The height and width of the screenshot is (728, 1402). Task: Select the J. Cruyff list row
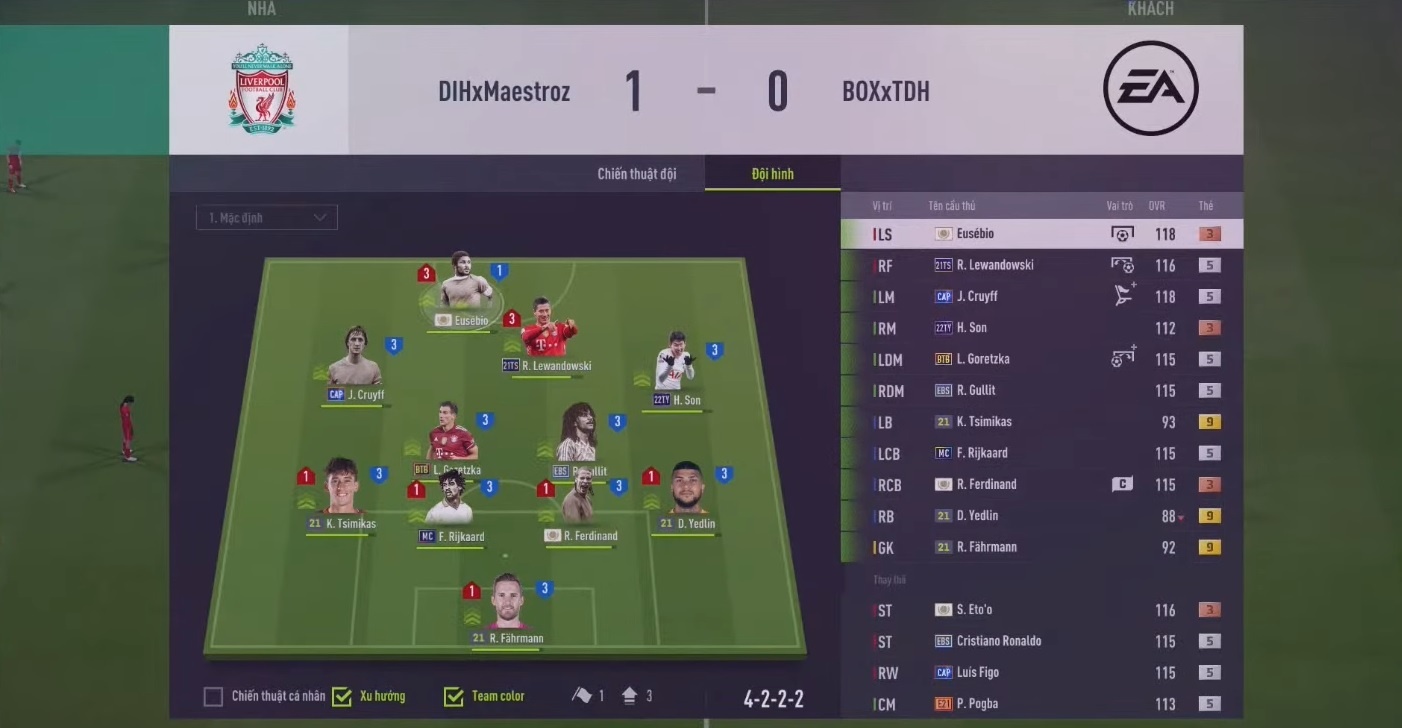pyautogui.click(x=1040, y=296)
